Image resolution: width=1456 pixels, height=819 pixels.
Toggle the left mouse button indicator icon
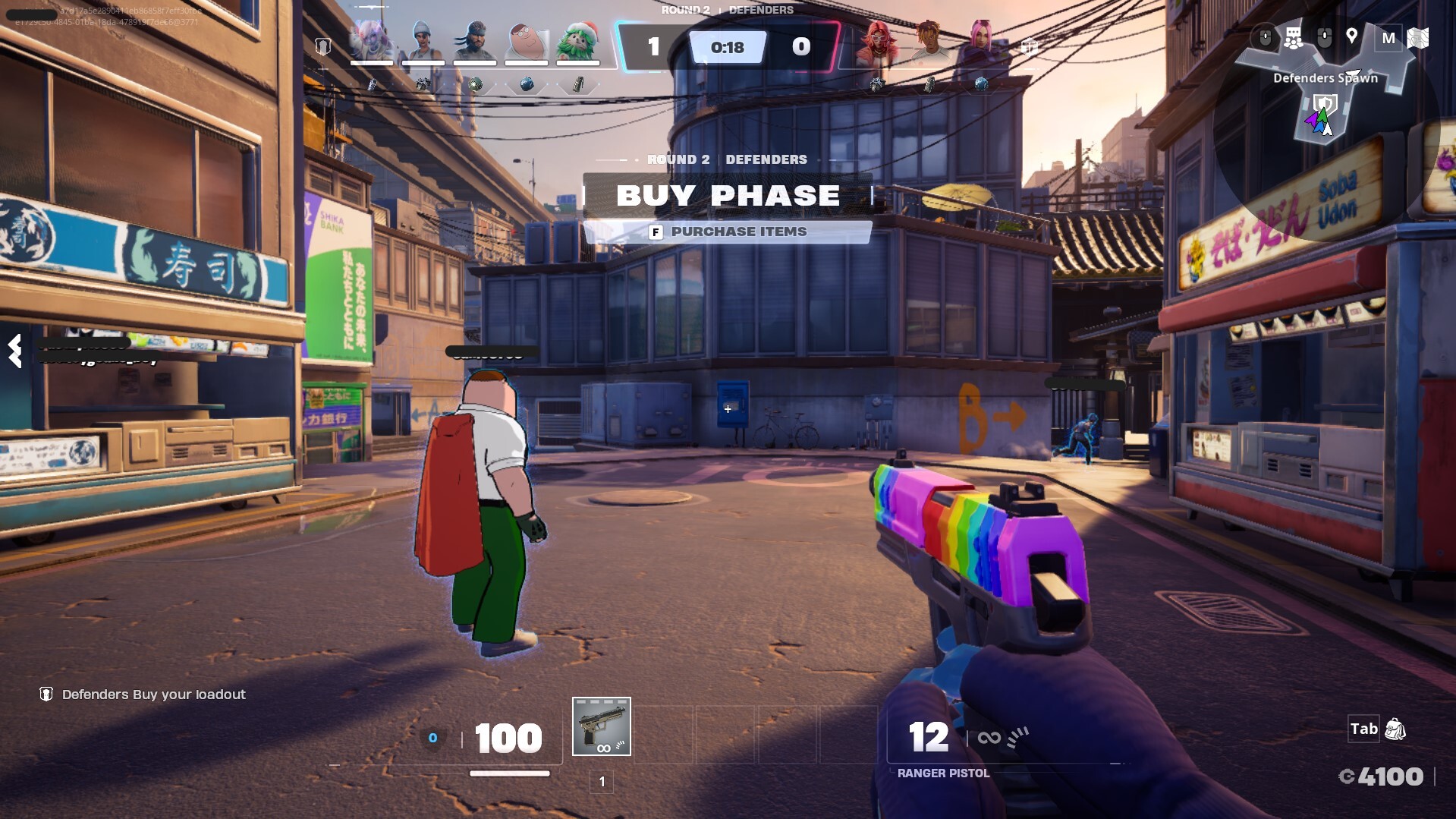coord(1266,36)
